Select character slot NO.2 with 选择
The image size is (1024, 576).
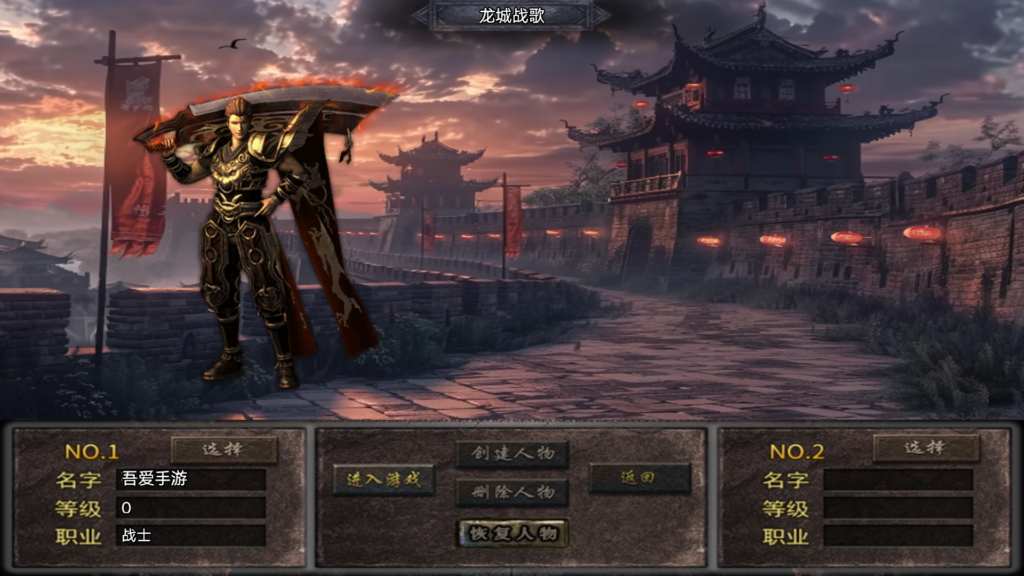[925, 448]
